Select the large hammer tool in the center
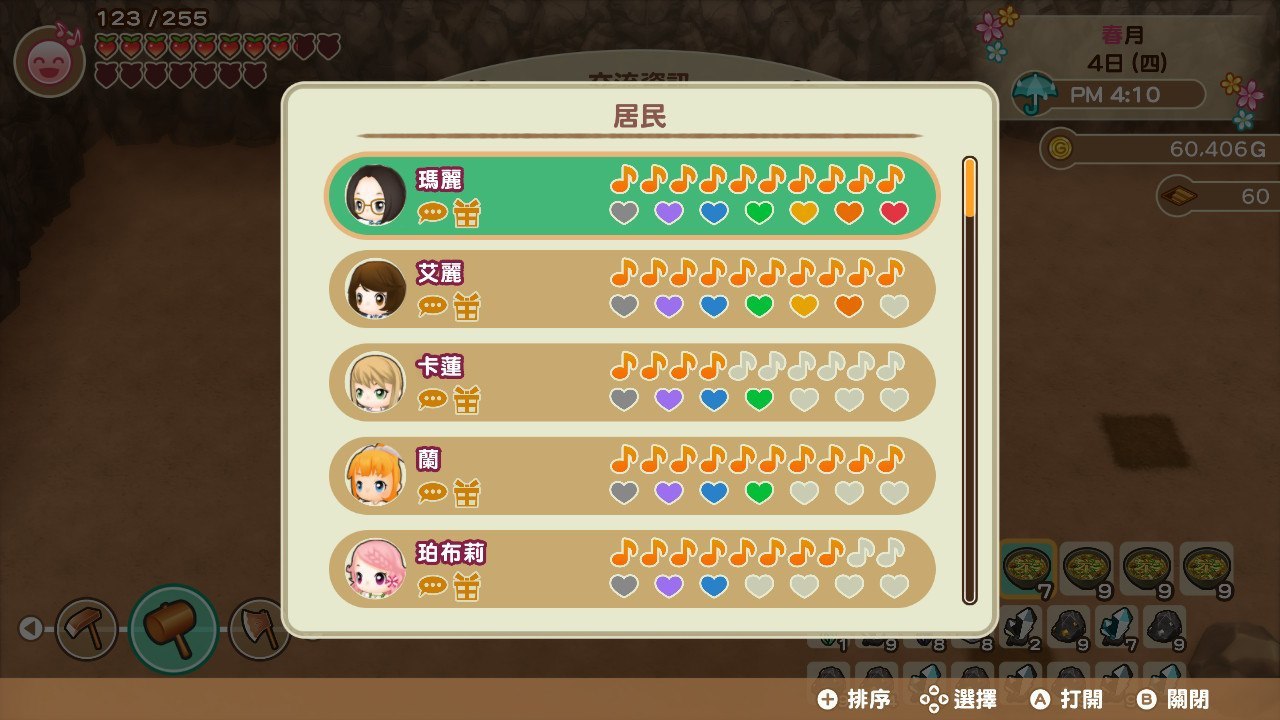Screen dimensions: 1280x720 173,629
